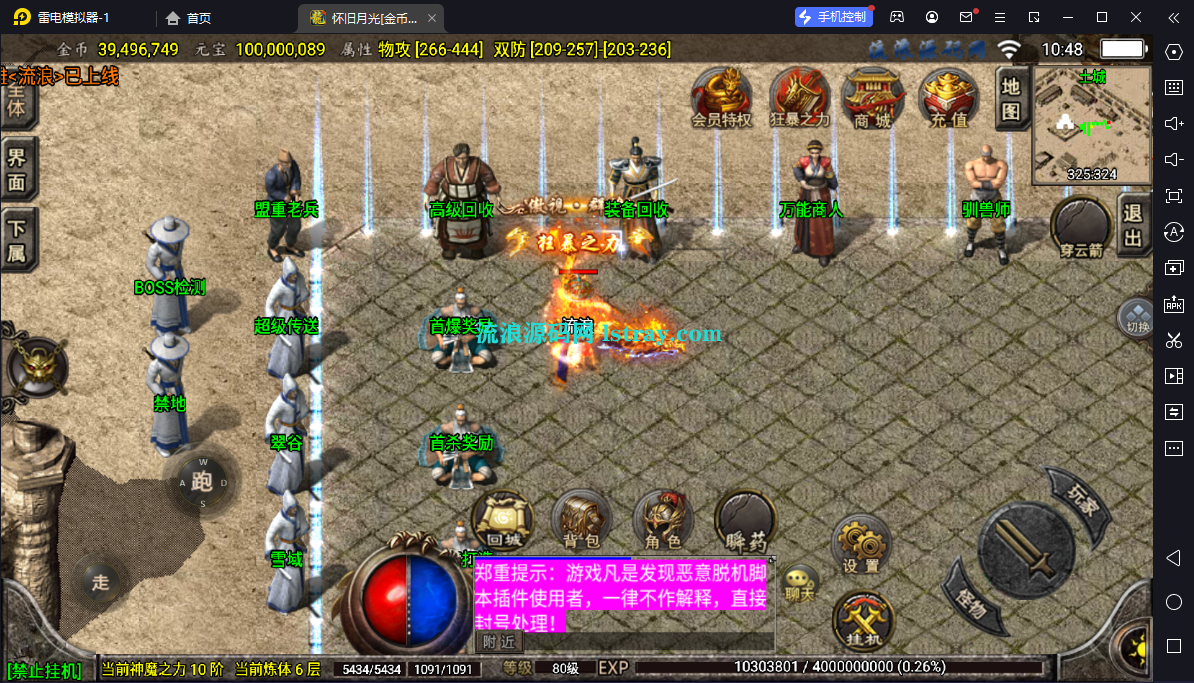Switch chat to the 附近 nearby channel
The width and height of the screenshot is (1194, 683).
coord(498,641)
